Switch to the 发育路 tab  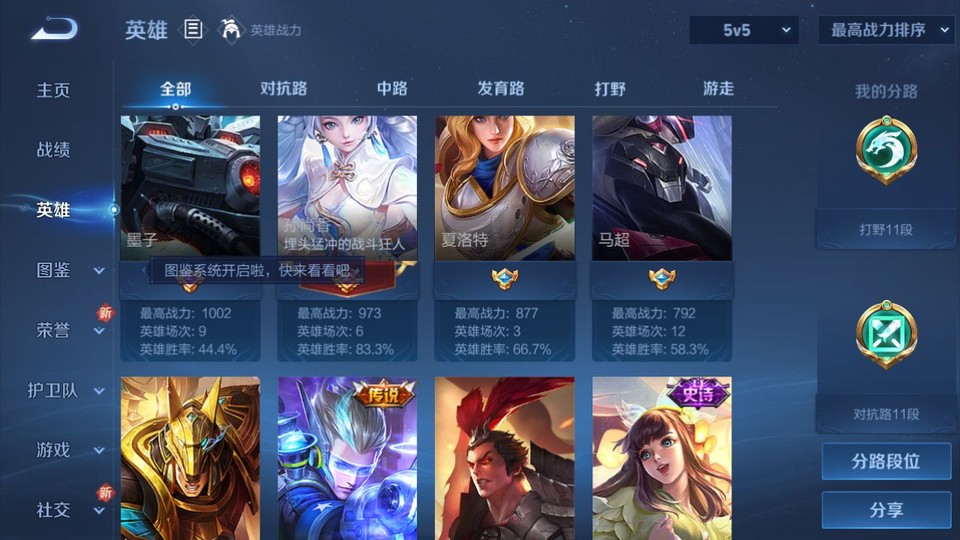coord(501,88)
